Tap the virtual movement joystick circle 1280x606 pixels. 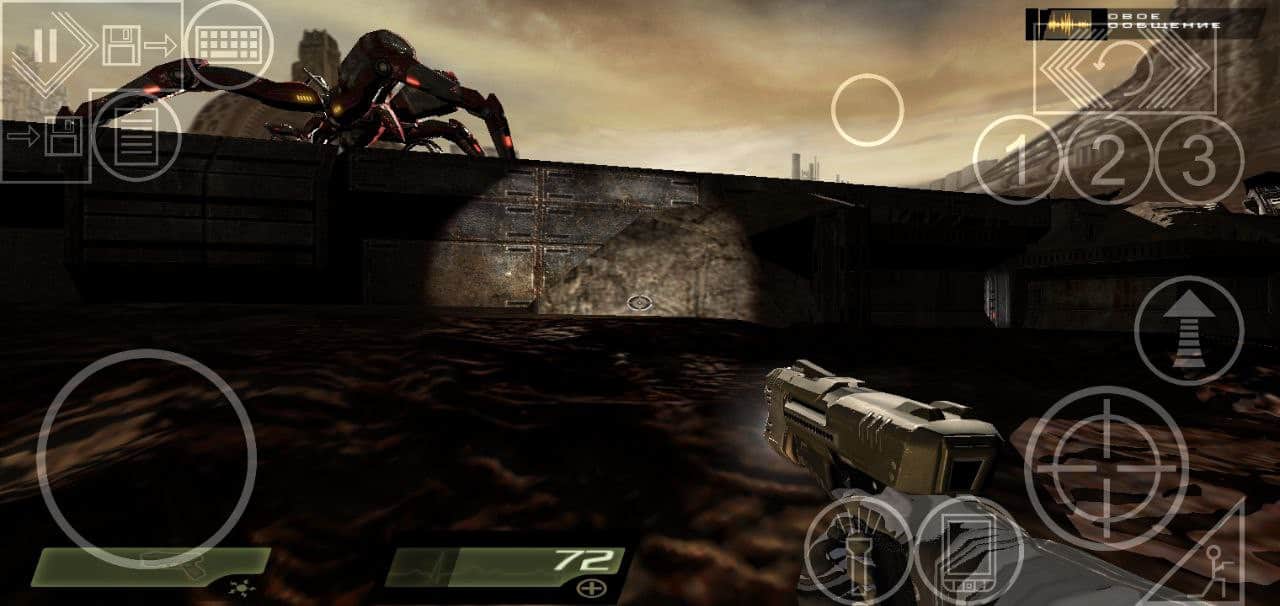[x=146, y=459]
